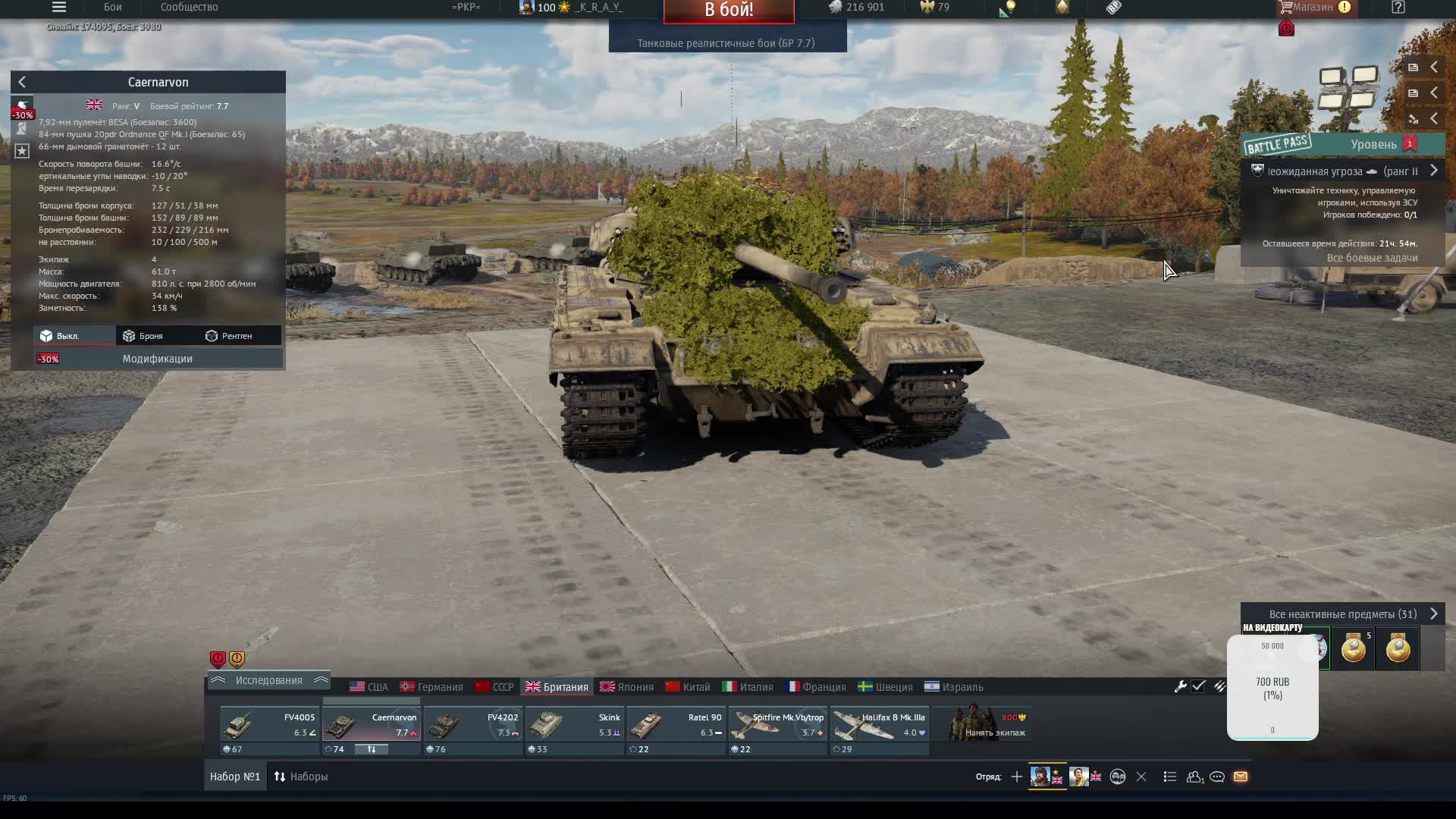Open the chat bubble icon
Screen dimensions: 1456x819
pos(1219,777)
